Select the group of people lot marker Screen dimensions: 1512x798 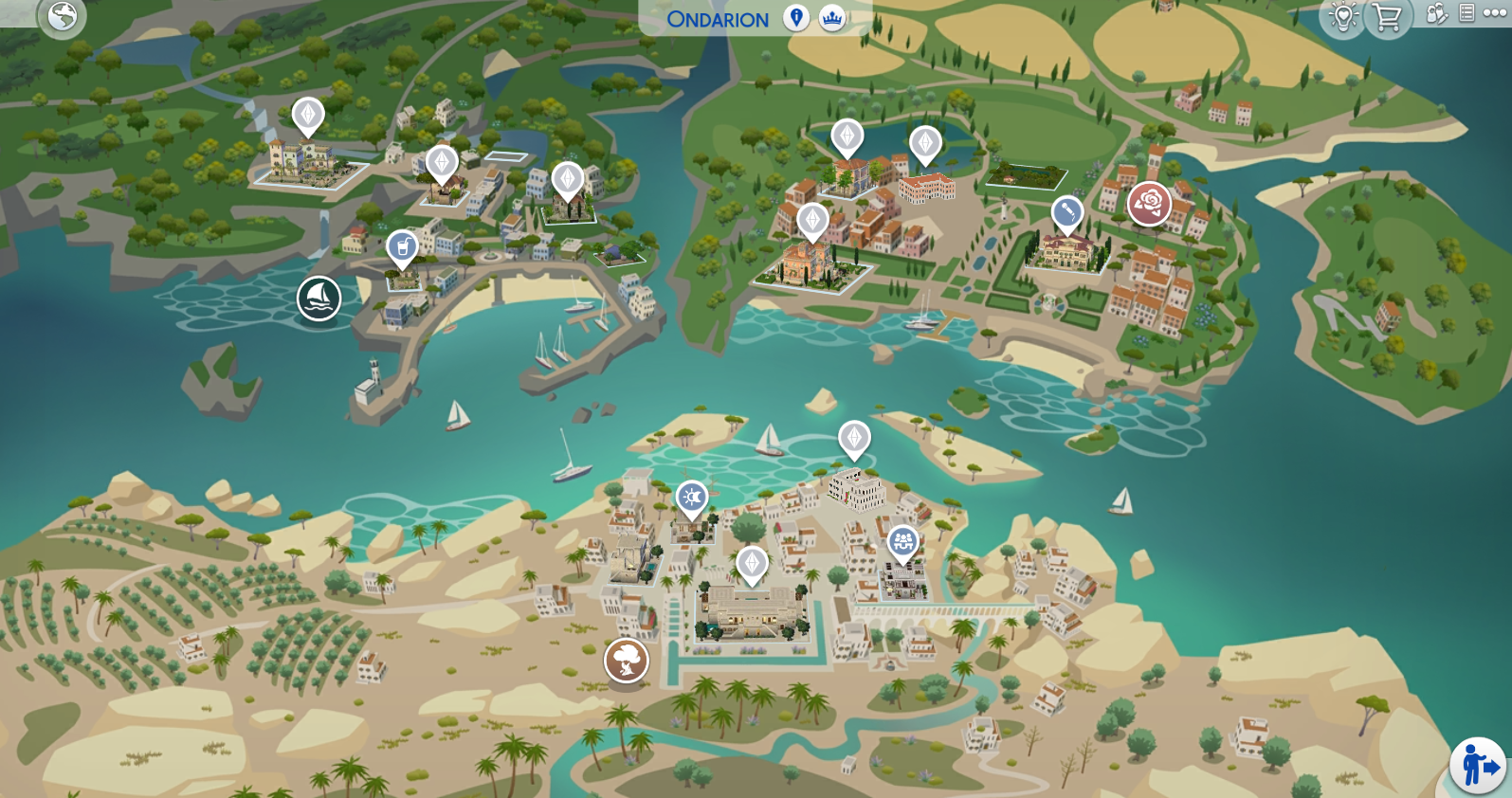tap(902, 542)
